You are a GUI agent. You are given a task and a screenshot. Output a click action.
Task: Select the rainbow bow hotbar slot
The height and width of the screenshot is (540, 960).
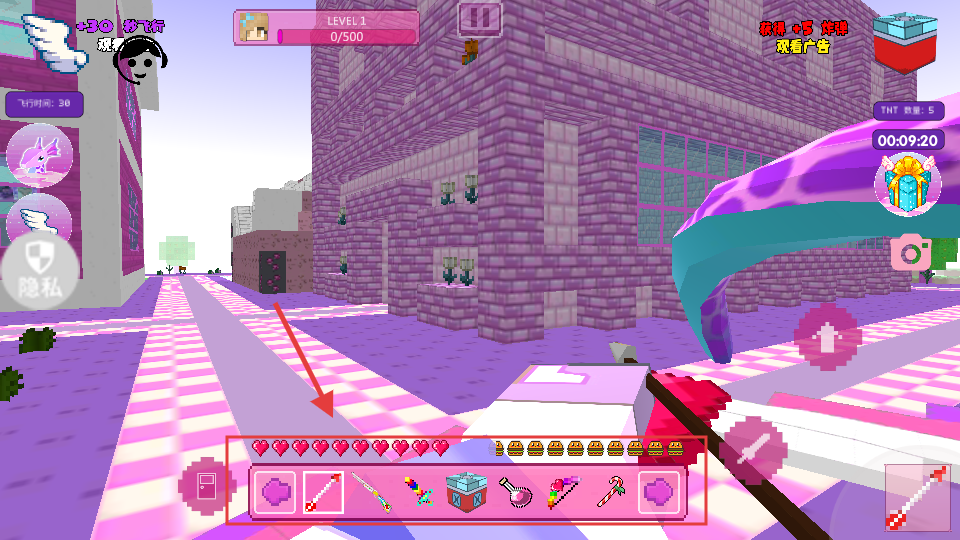(x=563, y=492)
